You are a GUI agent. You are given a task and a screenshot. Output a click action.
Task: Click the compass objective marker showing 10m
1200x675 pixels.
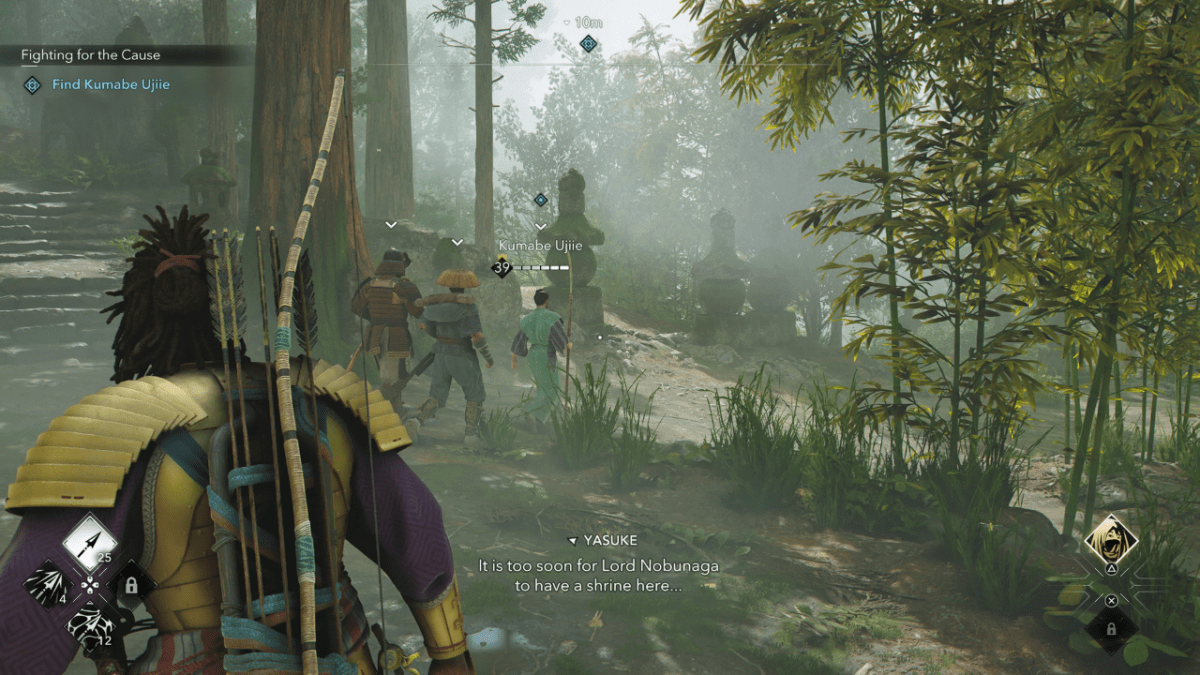(x=588, y=43)
